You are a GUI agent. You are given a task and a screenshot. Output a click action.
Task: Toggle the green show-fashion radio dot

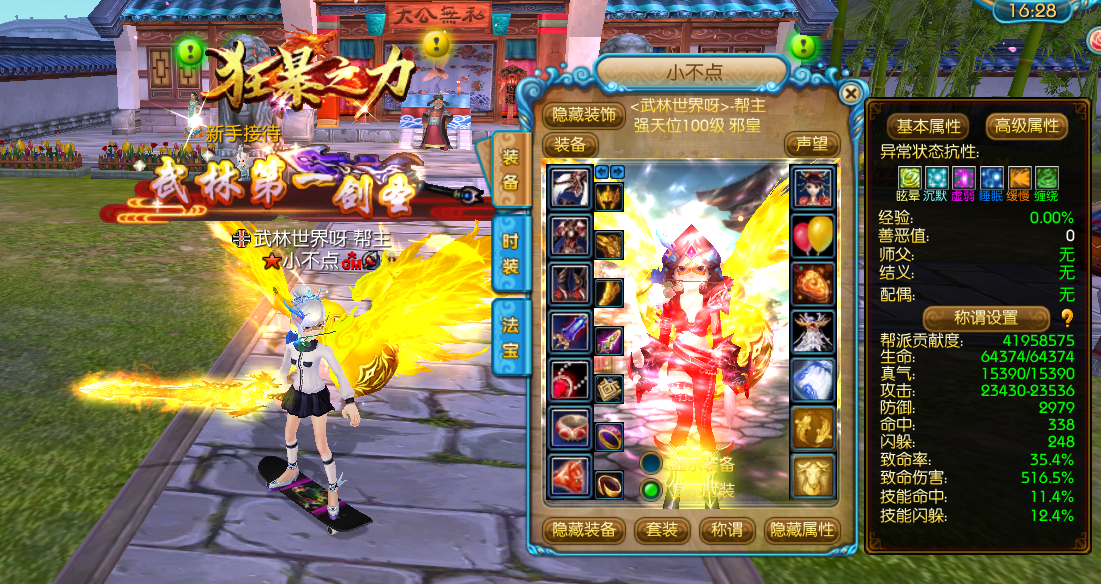(652, 489)
